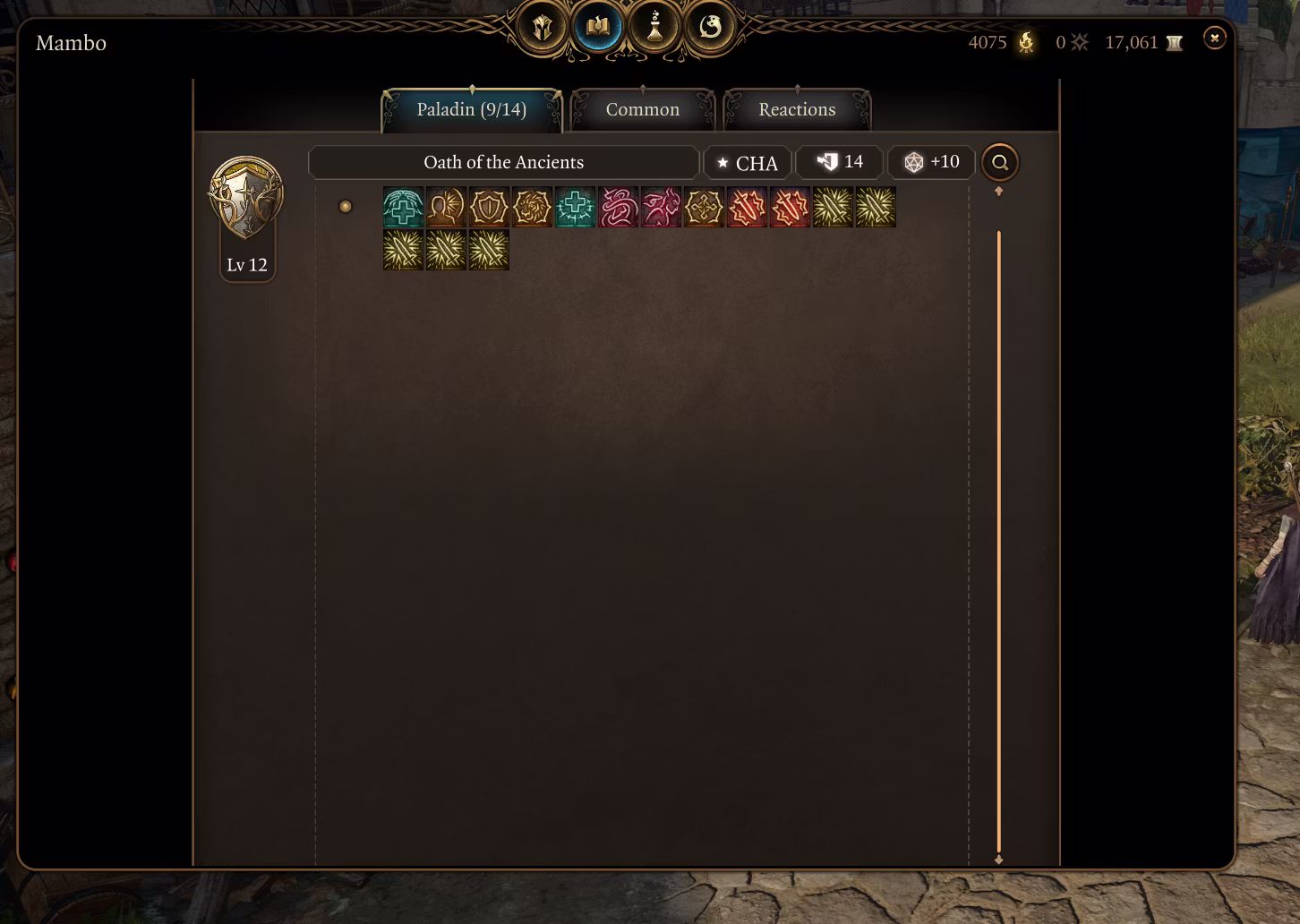Select the teal hands-and-cross healing spell
The width and height of the screenshot is (1300, 924).
[x=403, y=208]
